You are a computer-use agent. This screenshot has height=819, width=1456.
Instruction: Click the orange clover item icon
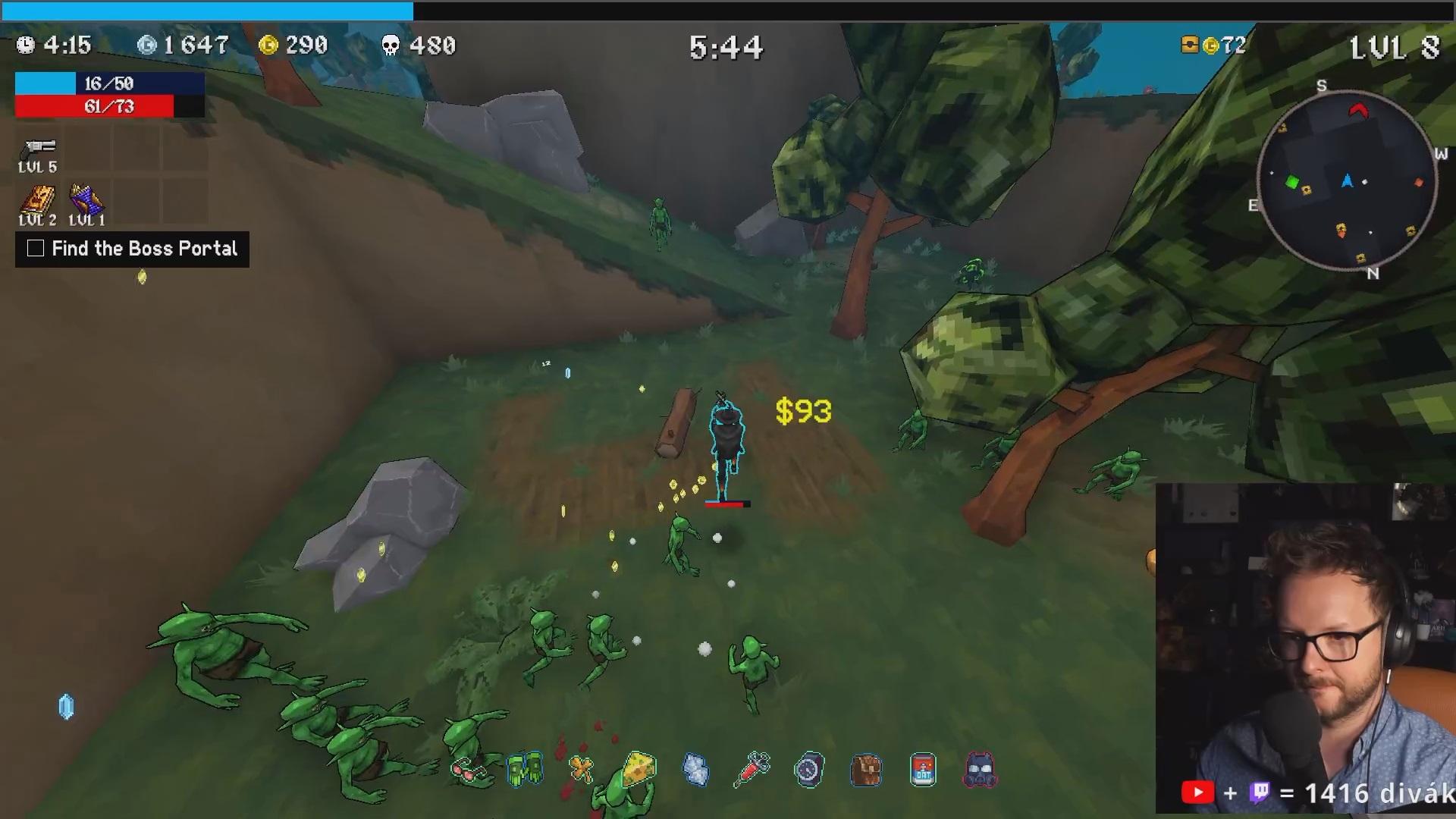[x=582, y=770]
